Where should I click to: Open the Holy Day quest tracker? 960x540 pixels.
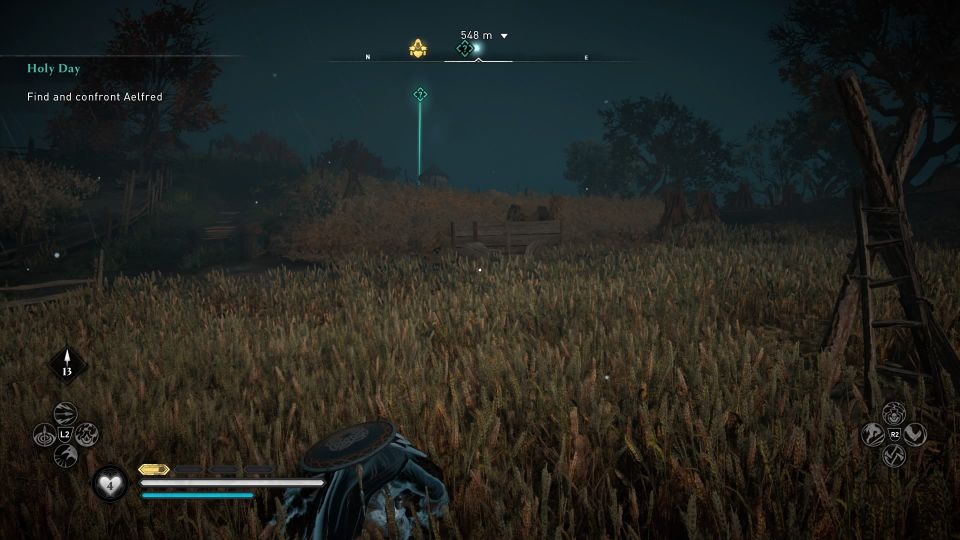point(54,69)
